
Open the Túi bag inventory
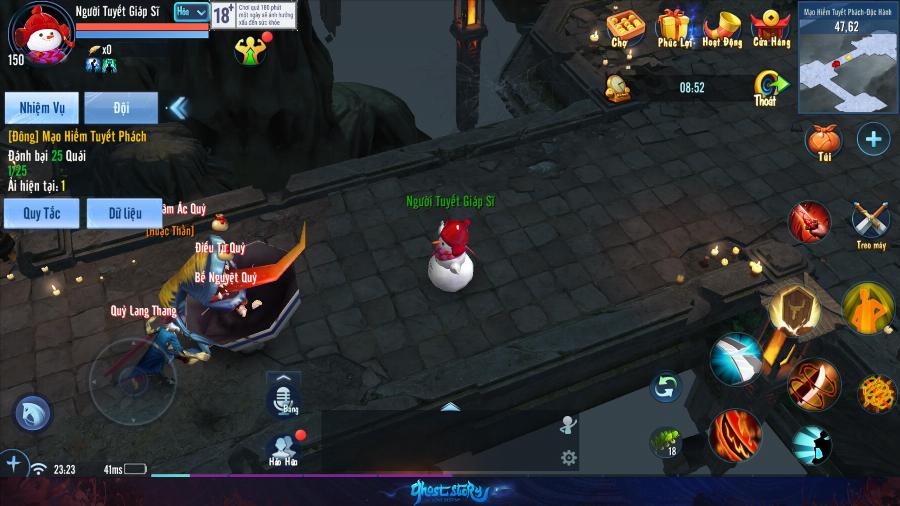[x=823, y=140]
